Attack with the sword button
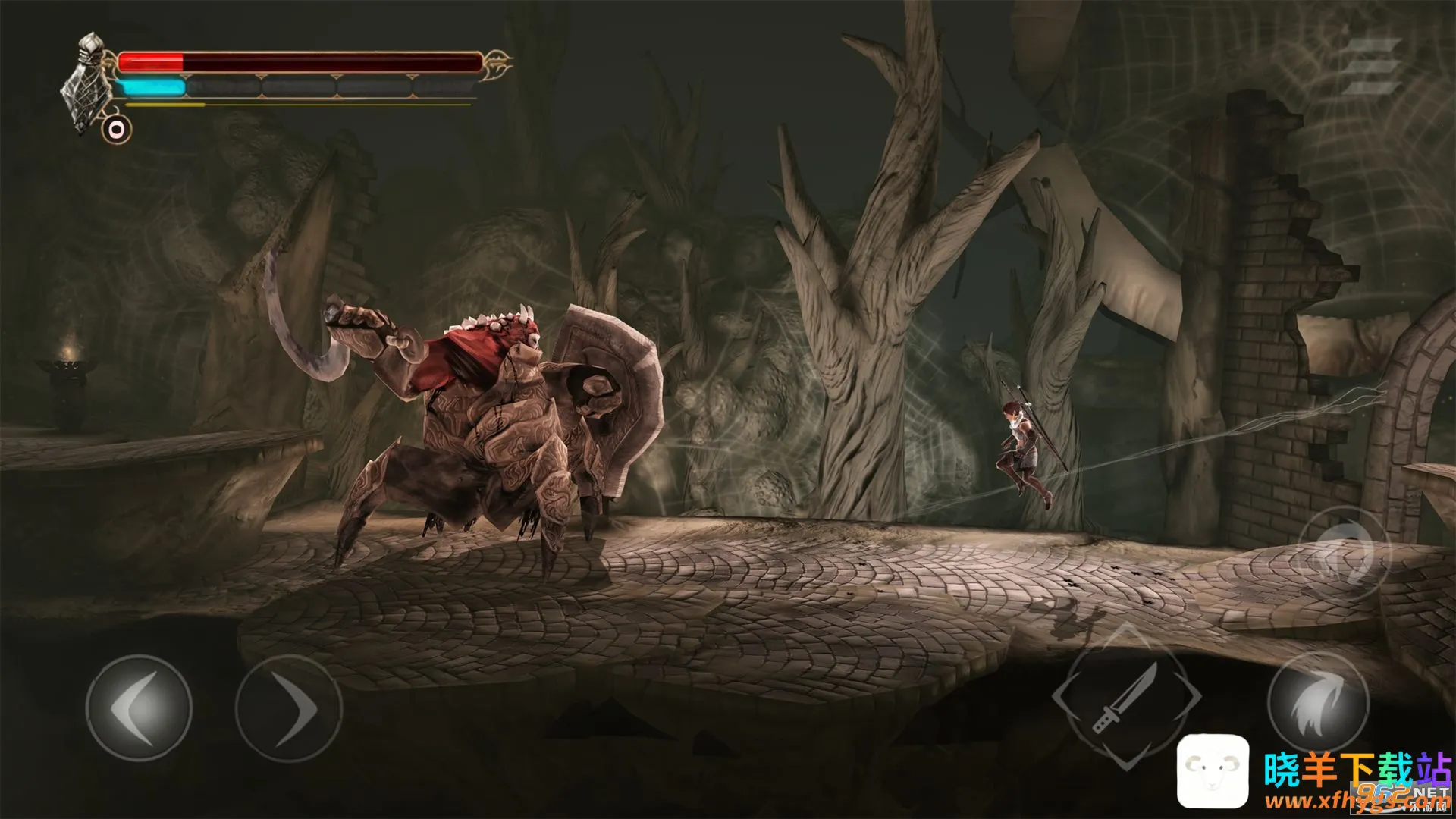 click(1127, 697)
